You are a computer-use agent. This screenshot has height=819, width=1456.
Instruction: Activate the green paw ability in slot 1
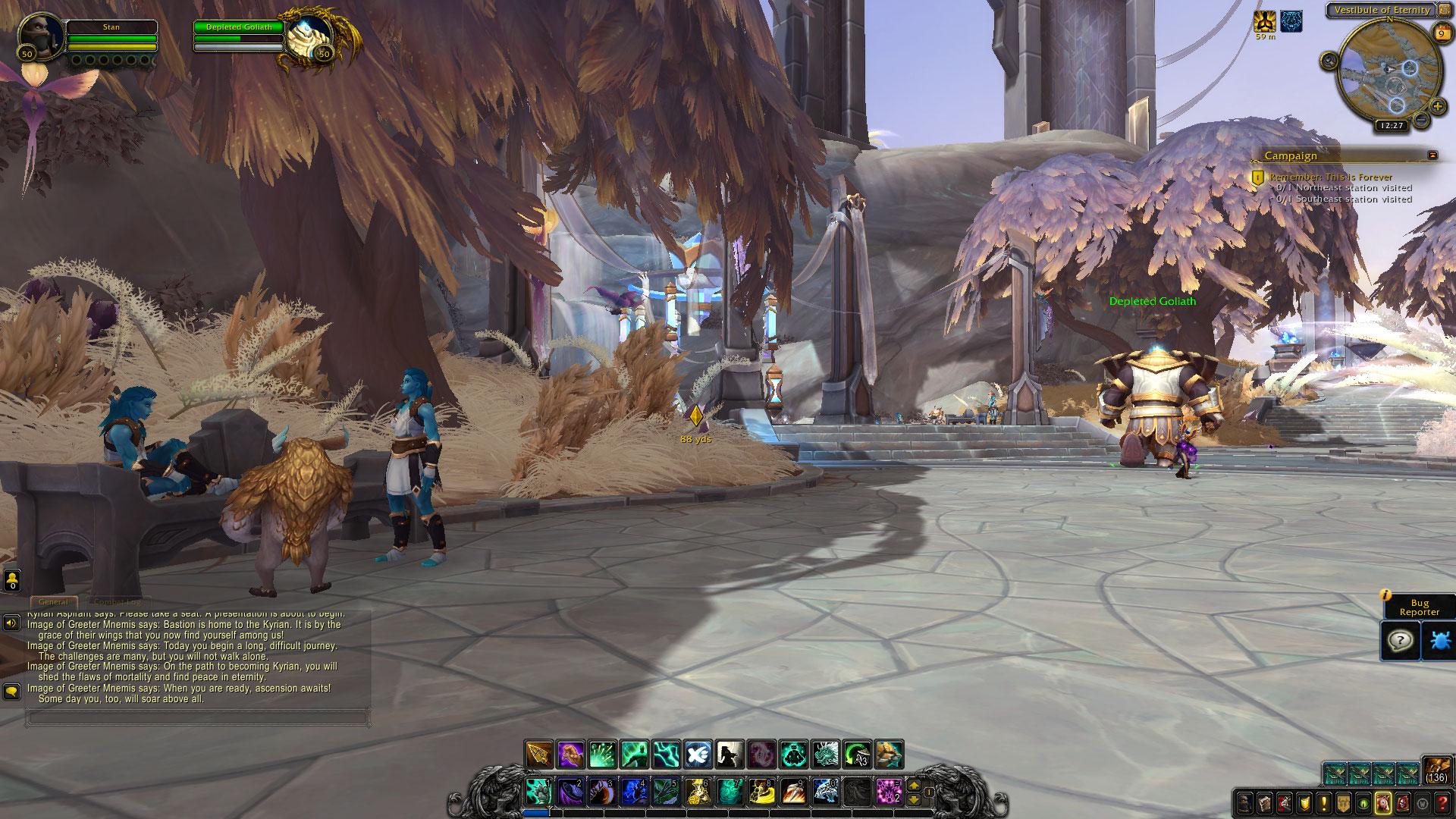[538, 791]
